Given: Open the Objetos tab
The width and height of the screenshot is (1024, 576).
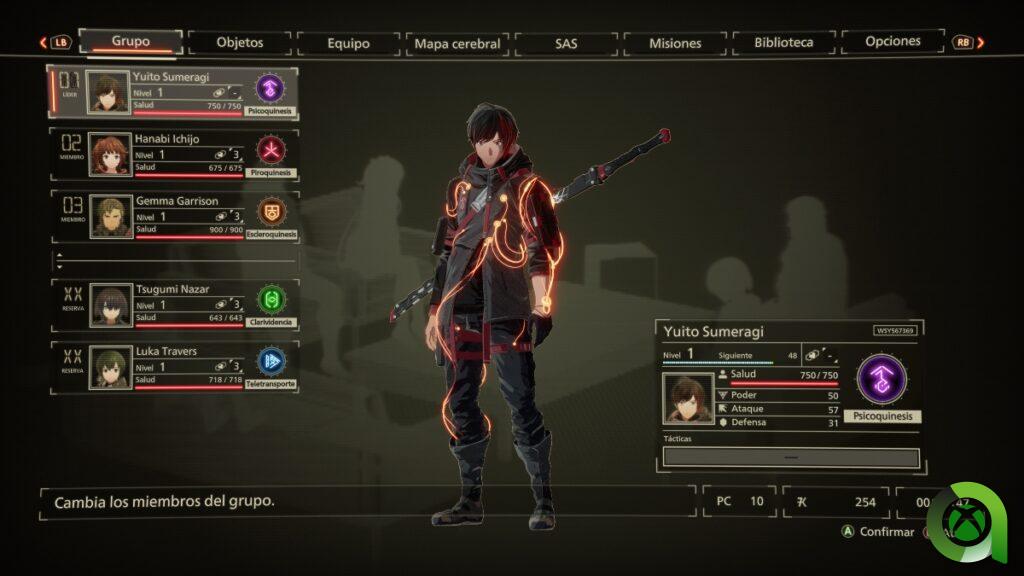Looking at the screenshot, I should (240, 43).
